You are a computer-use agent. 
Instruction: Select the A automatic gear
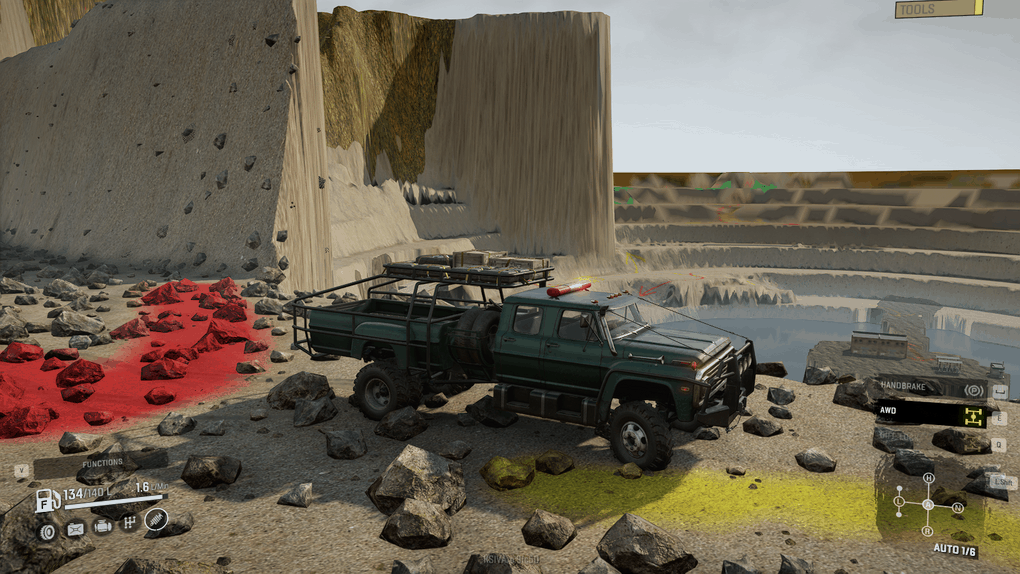[928, 503]
